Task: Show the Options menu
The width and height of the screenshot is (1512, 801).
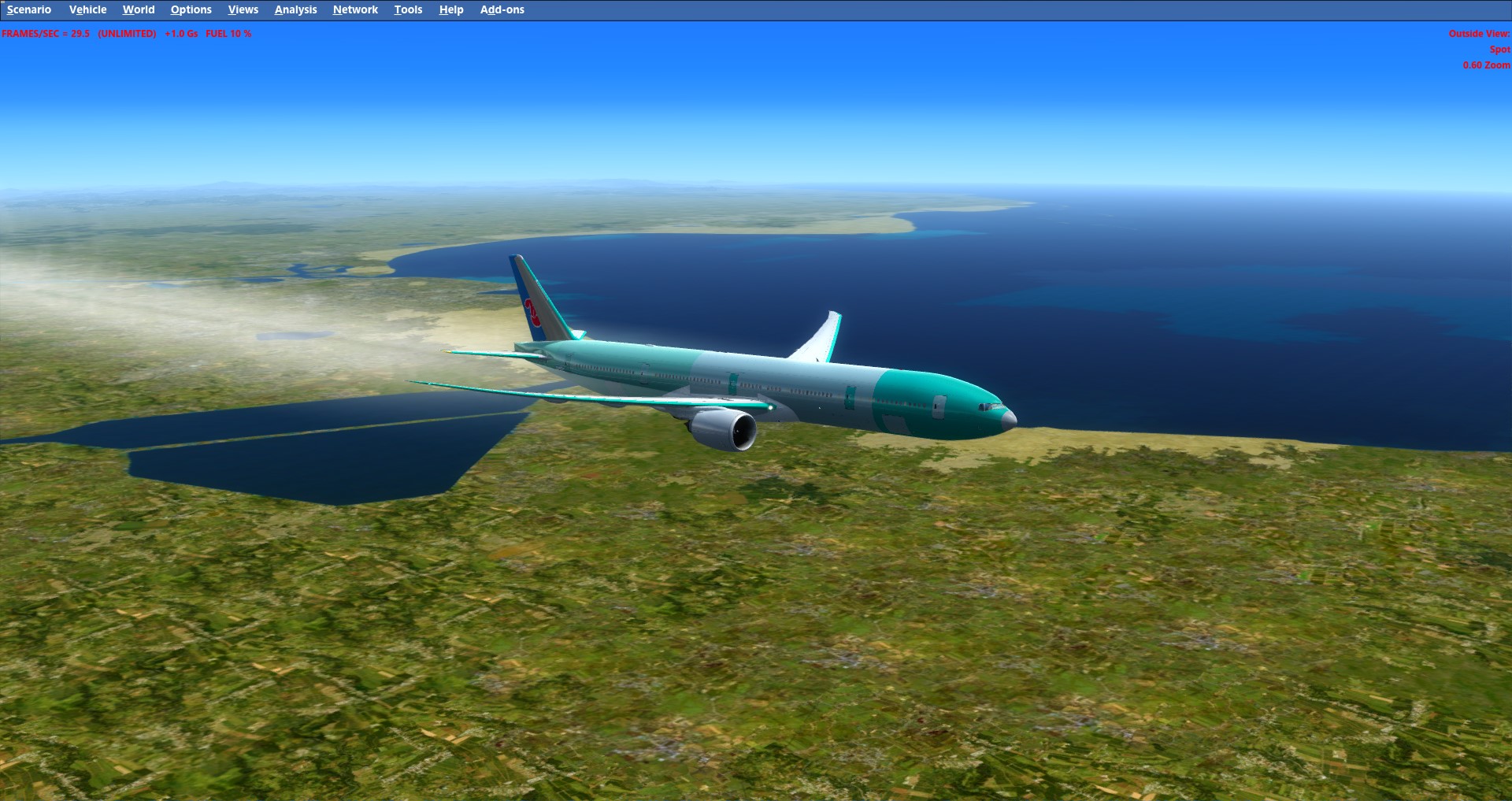Action: (191, 9)
